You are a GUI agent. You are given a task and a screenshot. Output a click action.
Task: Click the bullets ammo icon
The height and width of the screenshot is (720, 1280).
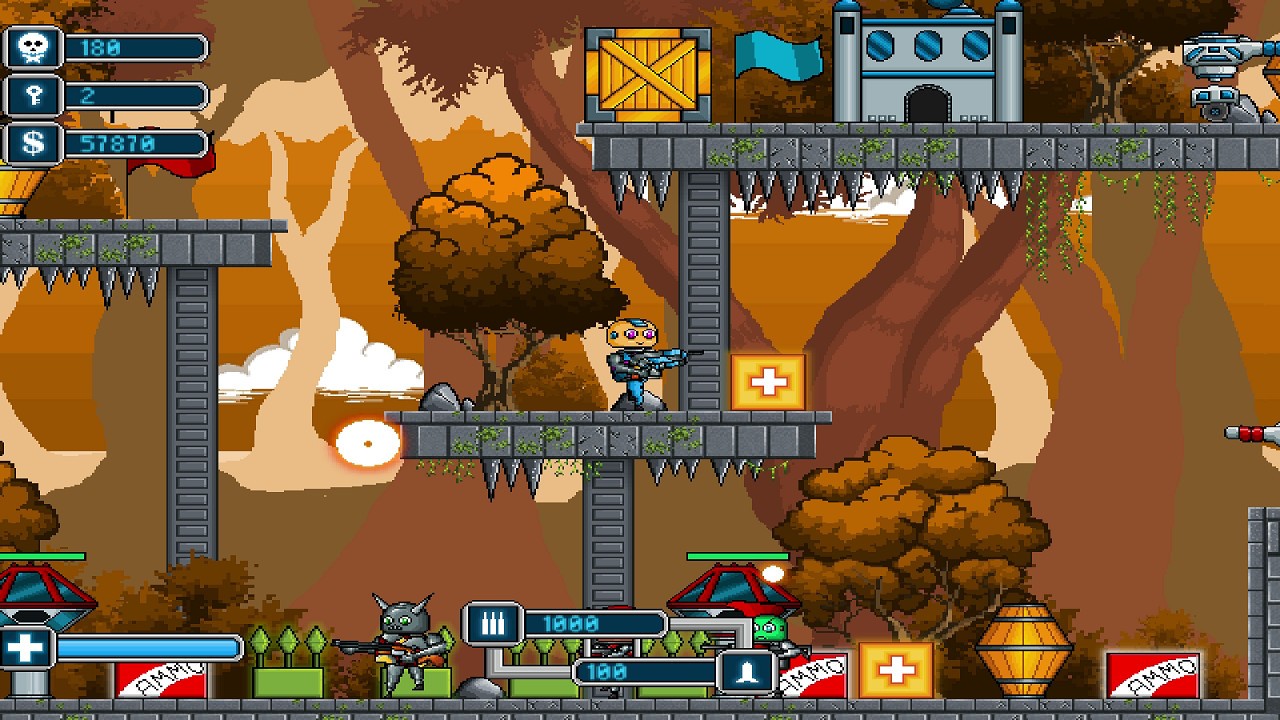coord(491,624)
